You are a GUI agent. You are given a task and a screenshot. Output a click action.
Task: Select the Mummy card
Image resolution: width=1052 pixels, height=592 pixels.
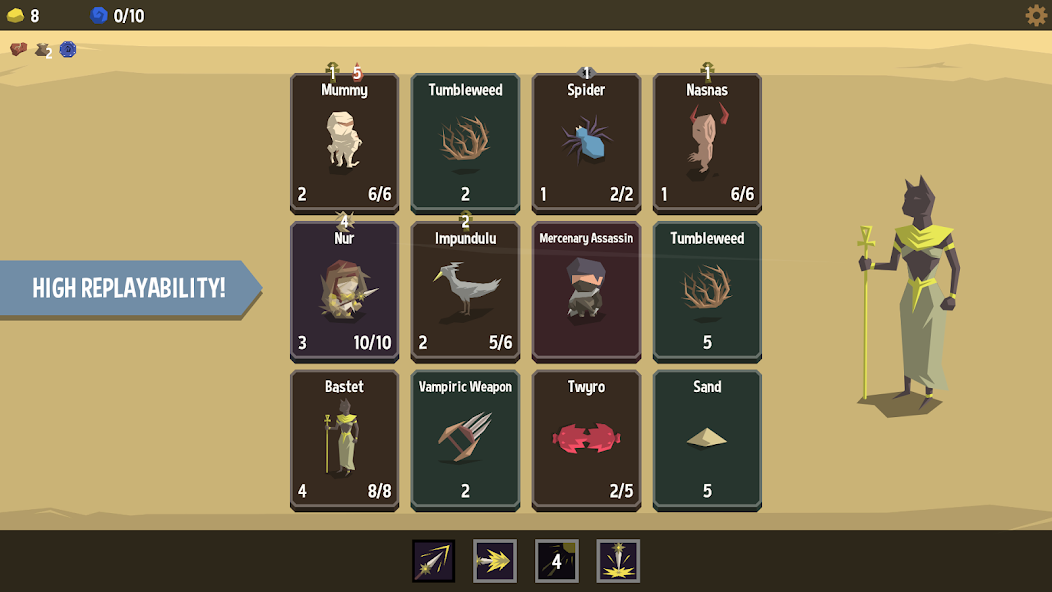[x=344, y=143]
